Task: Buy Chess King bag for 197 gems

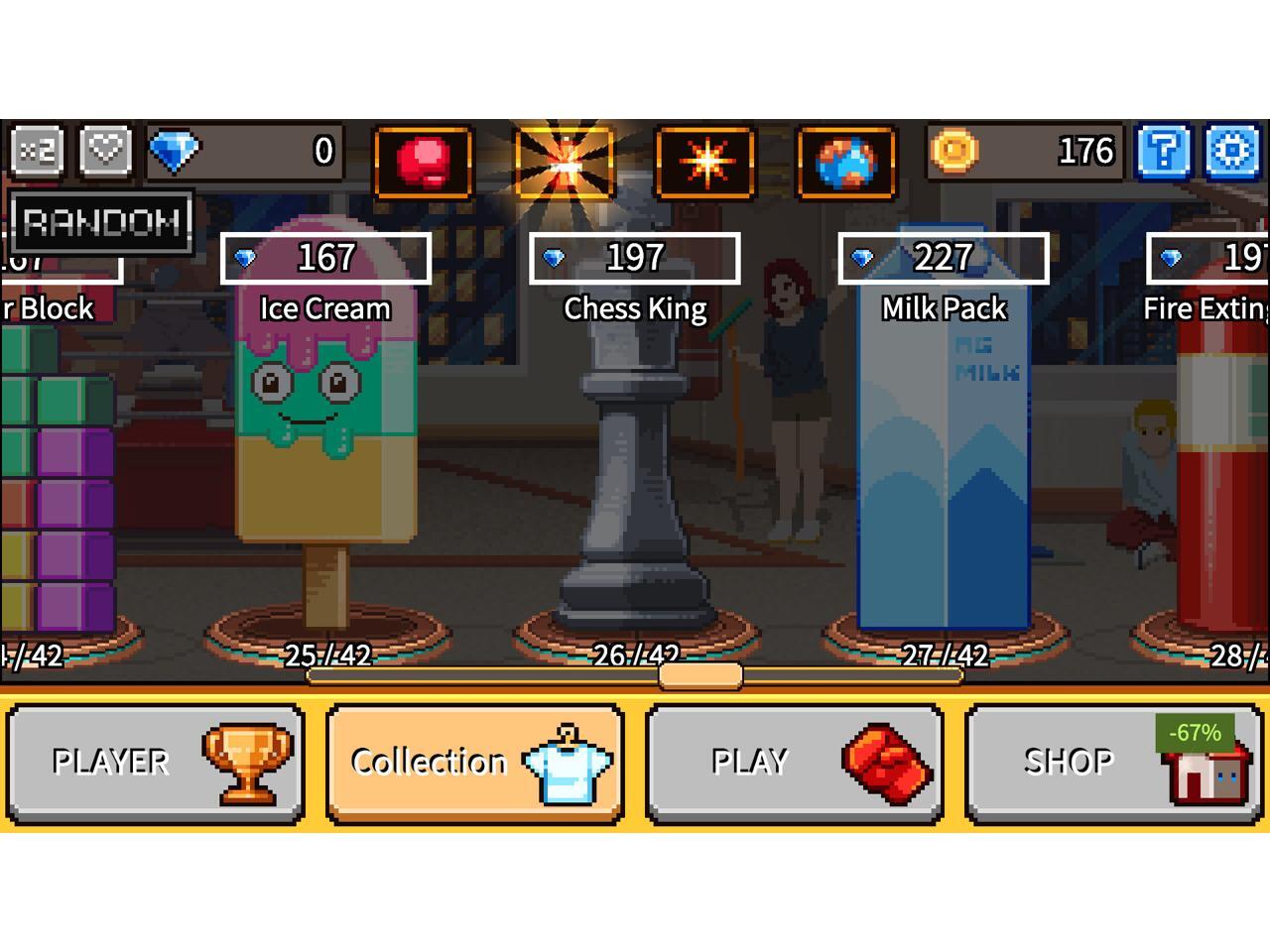Action: [635, 259]
